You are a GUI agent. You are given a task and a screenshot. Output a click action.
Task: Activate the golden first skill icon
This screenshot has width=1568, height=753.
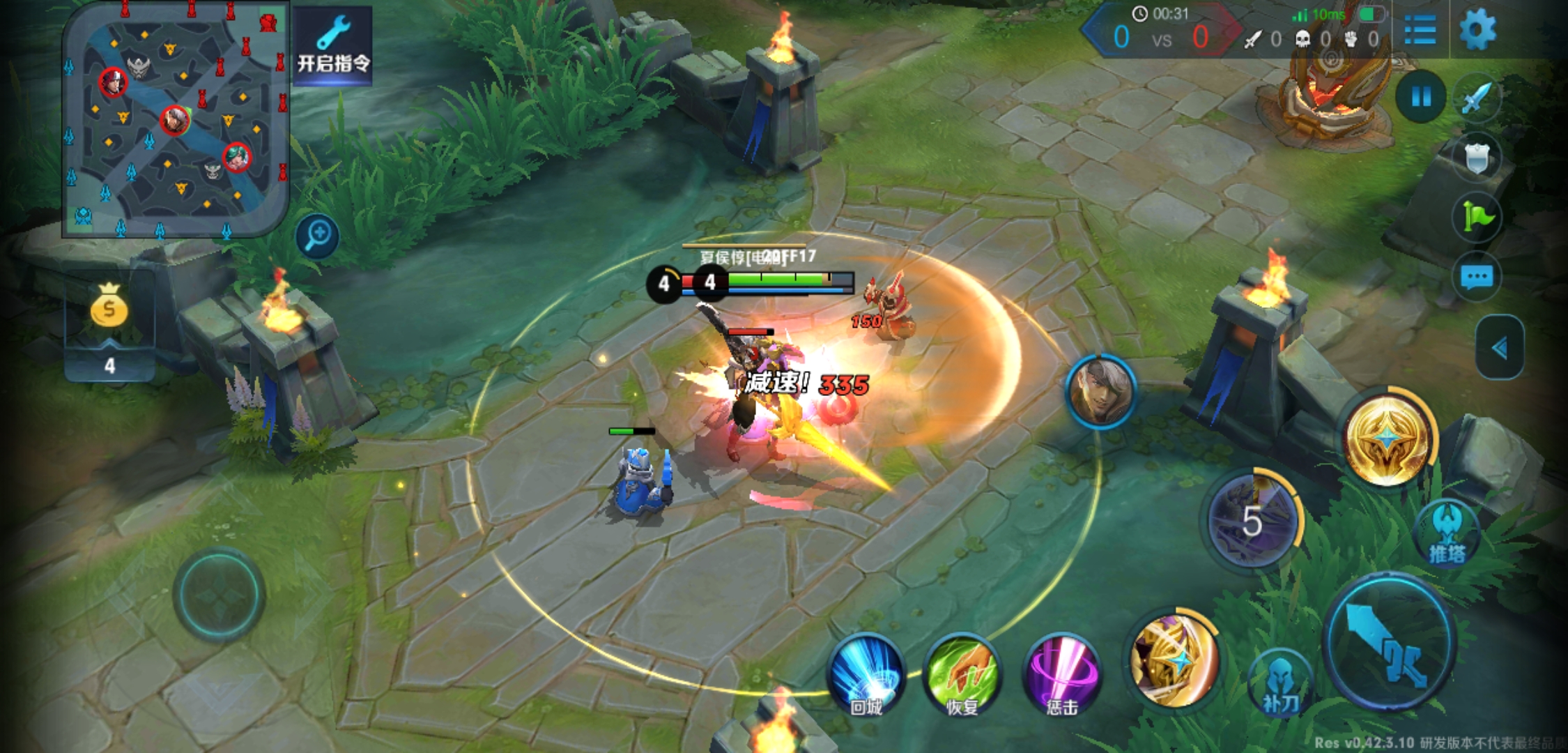tap(1174, 659)
